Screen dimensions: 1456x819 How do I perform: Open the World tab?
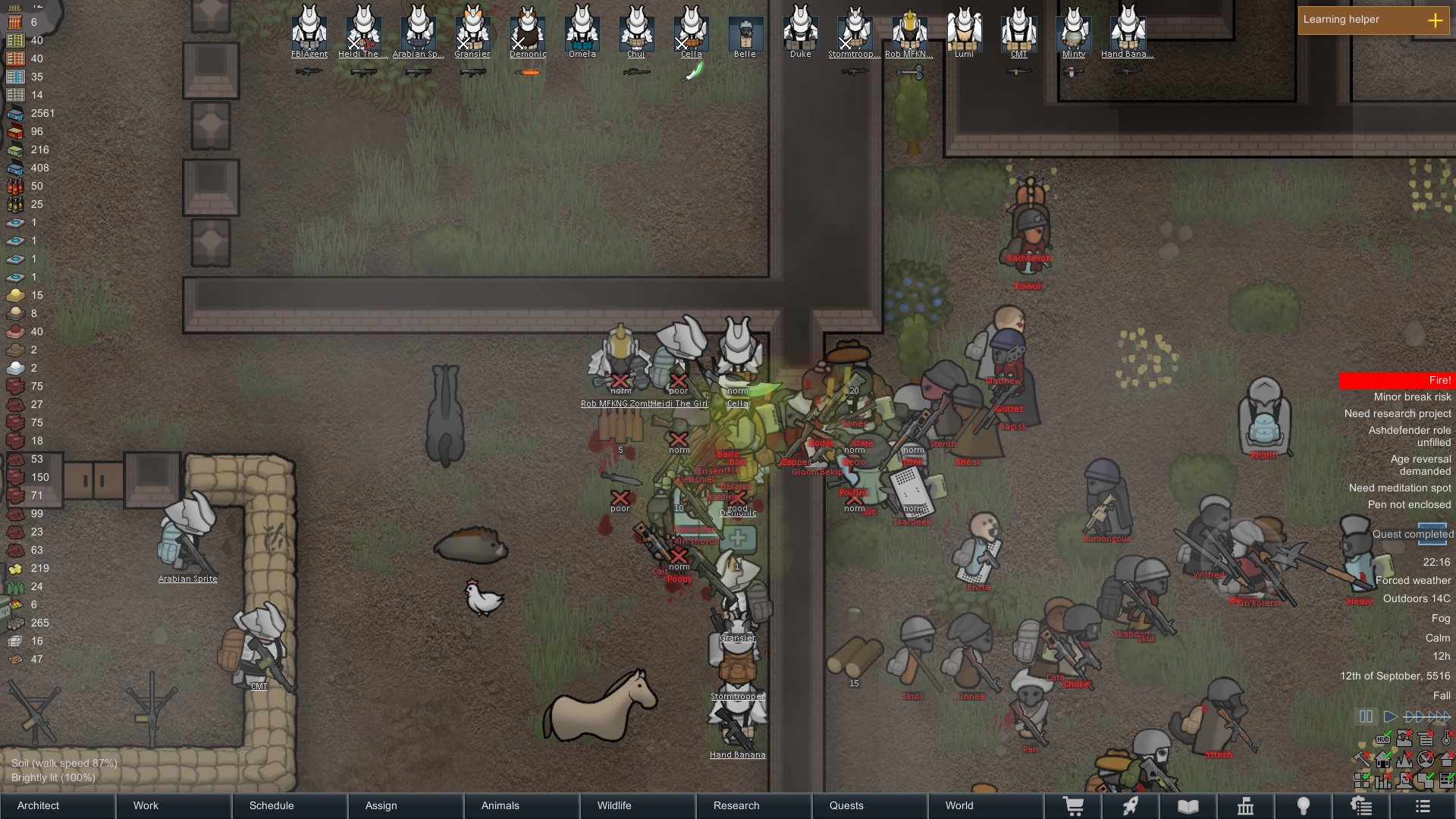(958, 805)
